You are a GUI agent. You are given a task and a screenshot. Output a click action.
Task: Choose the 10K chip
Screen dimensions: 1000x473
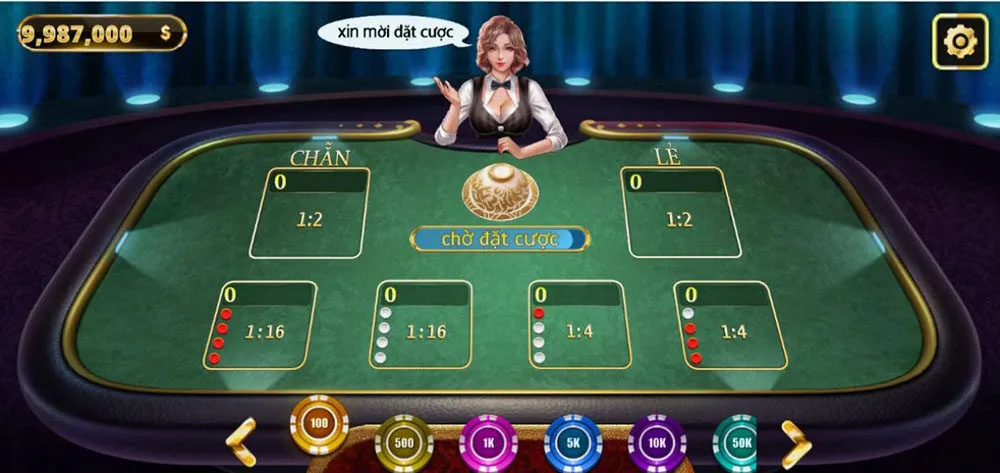657,443
